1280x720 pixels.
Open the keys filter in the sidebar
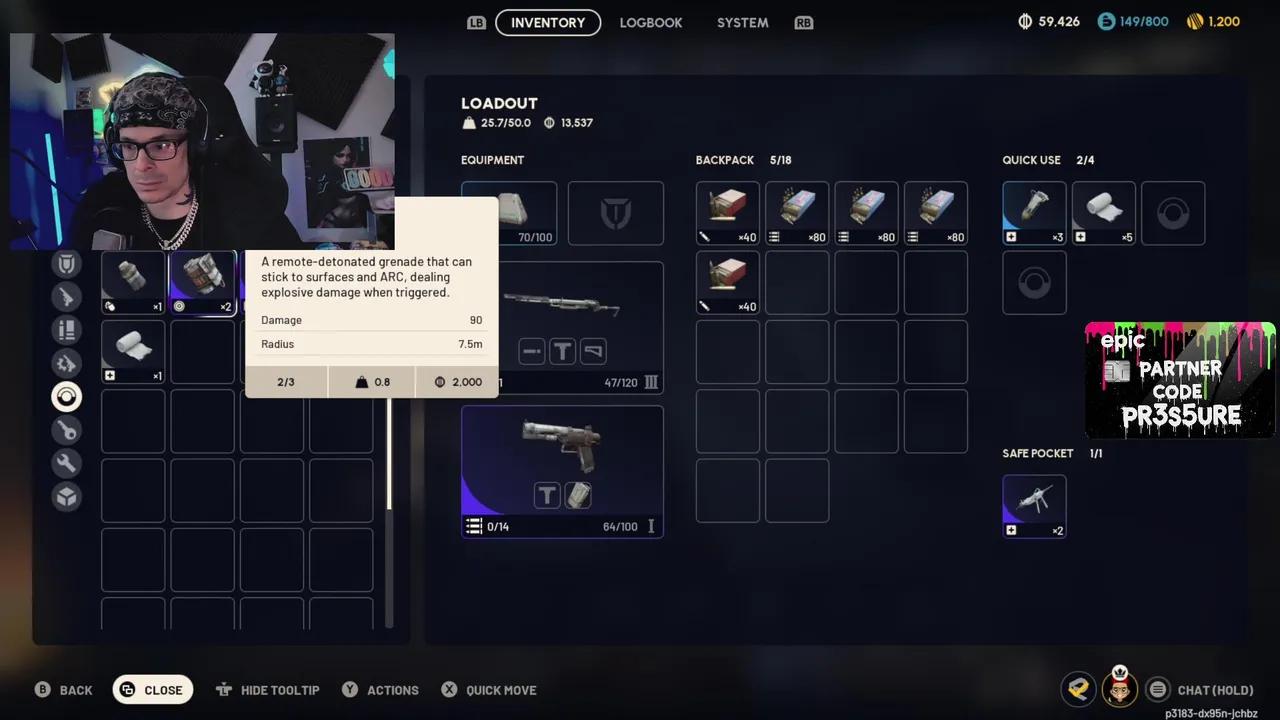[66, 429]
